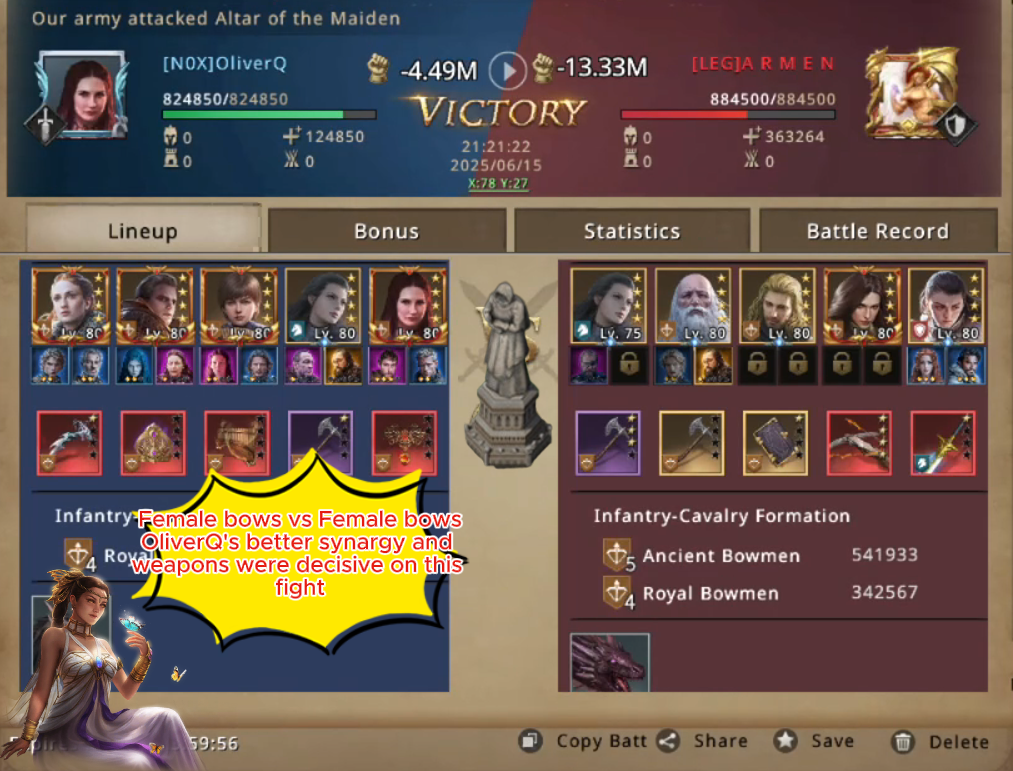This screenshot has width=1013, height=771.
Task: Save the battle report
Action: click(816, 741)
